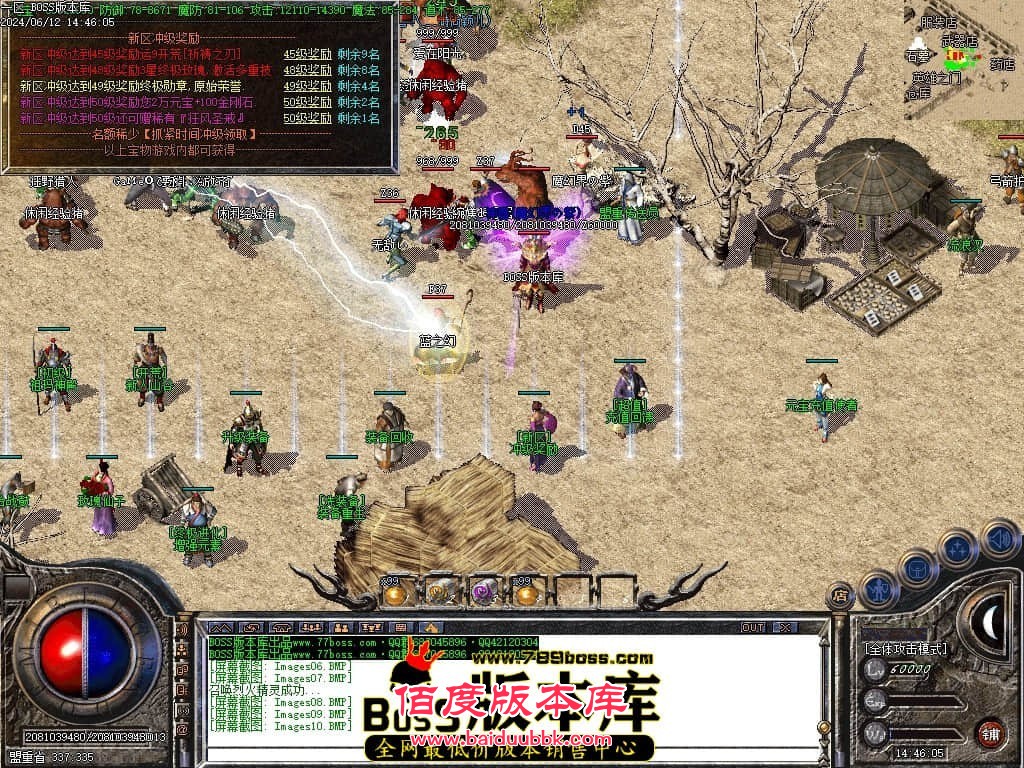This screenshot has height=768, width=1024.
Task: Use the tan scroll in the belt
Action: [438, 594]
